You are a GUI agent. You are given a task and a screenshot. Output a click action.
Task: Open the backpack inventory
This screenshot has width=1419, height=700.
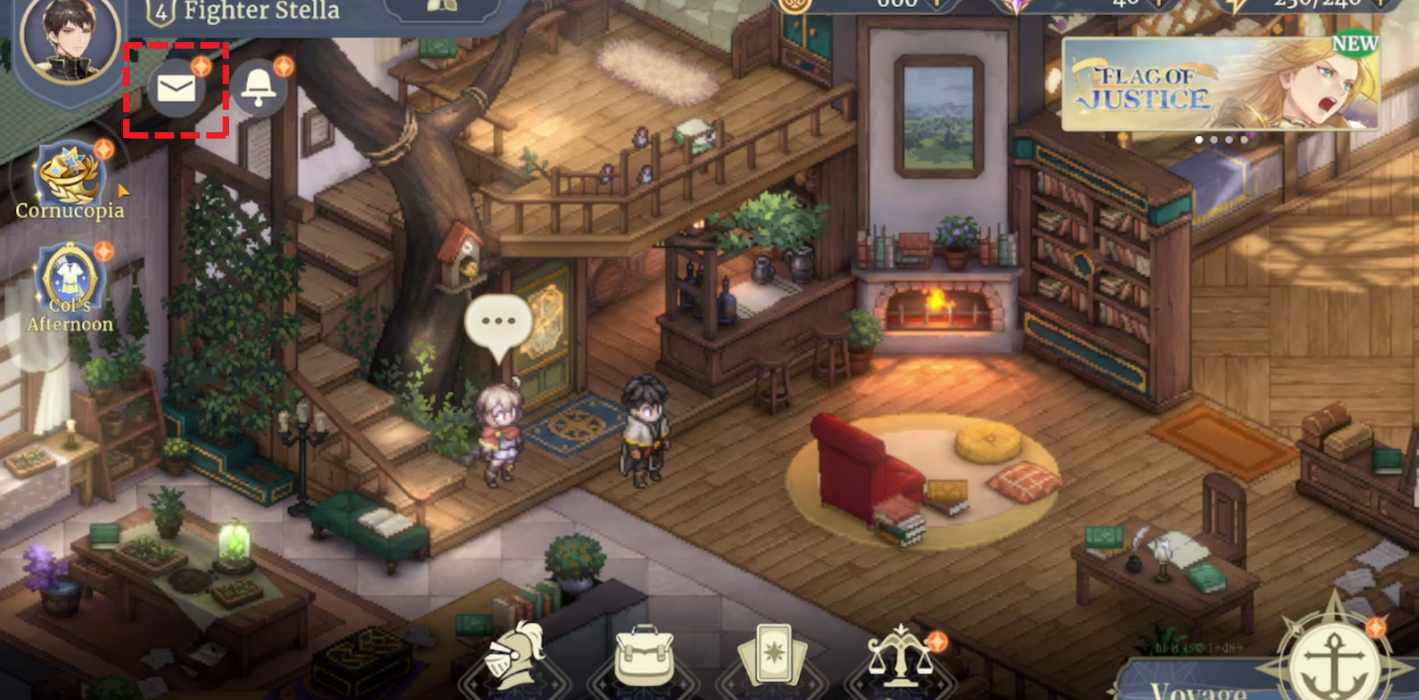643,657
